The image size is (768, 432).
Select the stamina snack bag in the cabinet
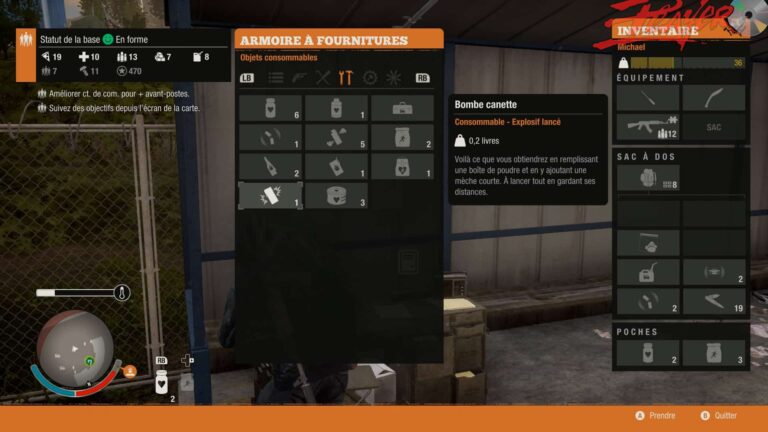[402, 137]
